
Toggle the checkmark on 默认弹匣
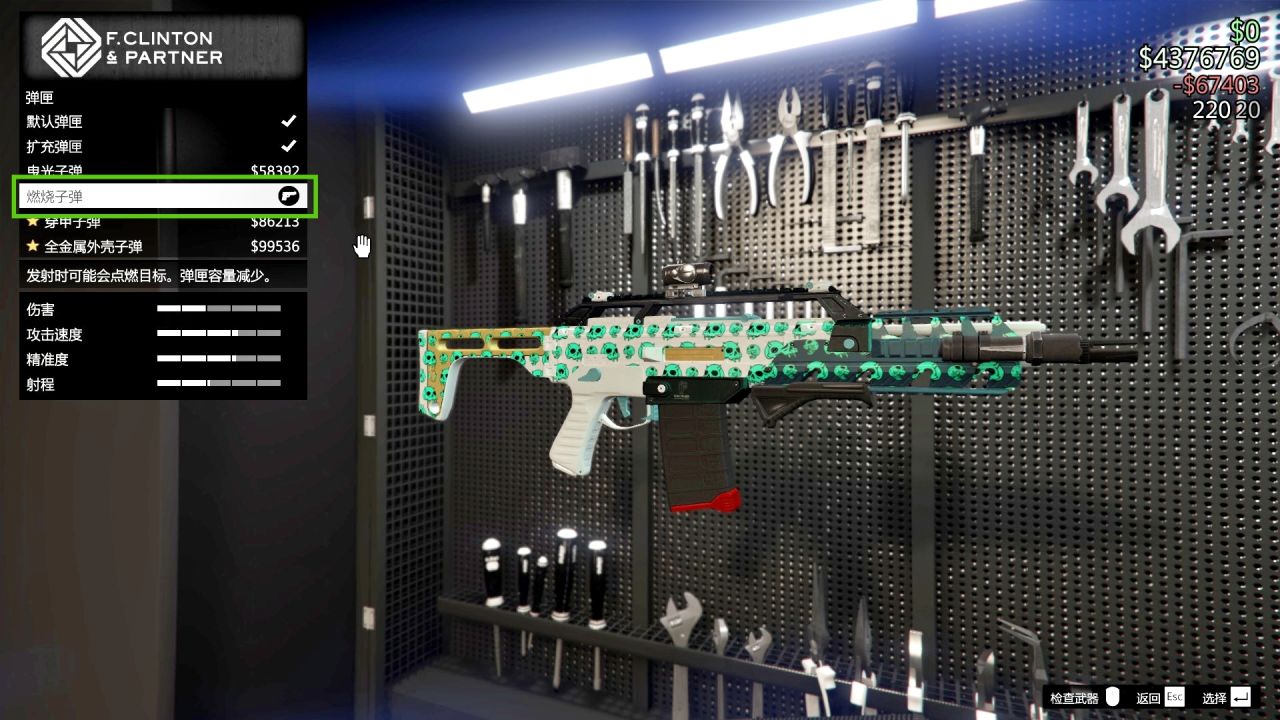[289, 121]
